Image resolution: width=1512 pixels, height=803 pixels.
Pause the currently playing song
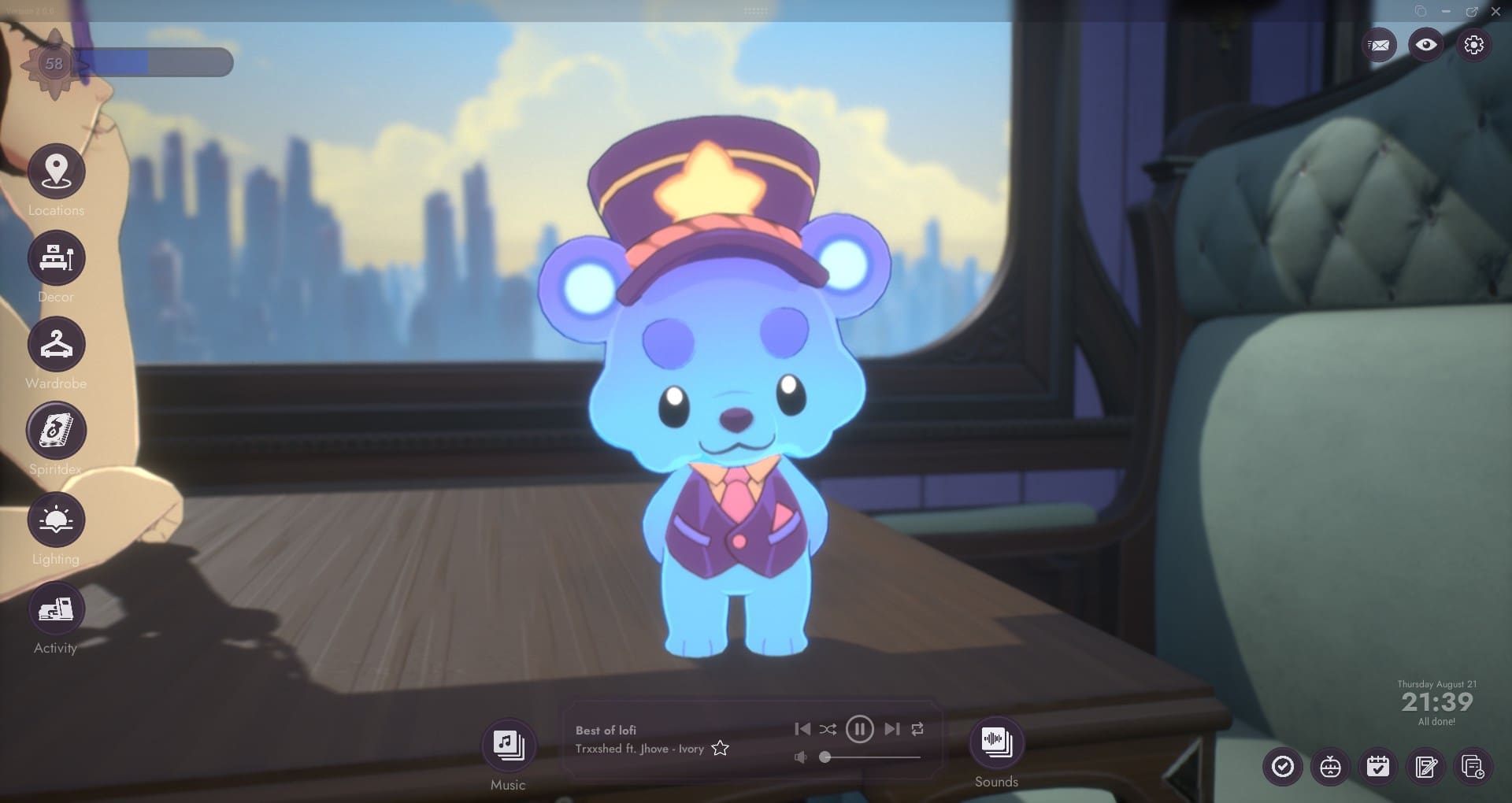point(861,729)
